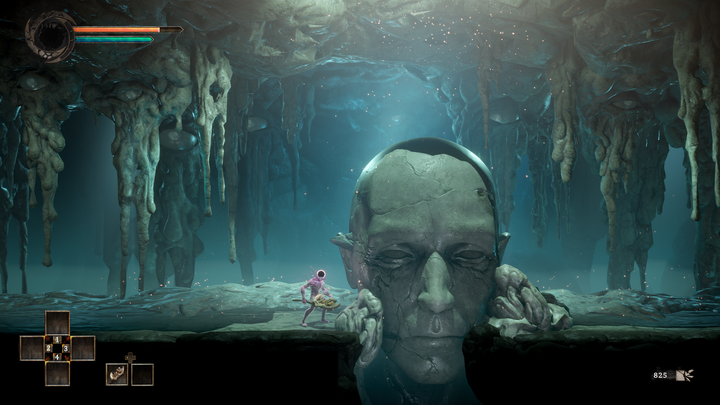Activate the quick slot numbered 3
The image size is (720, 405).
pos(66,349)
